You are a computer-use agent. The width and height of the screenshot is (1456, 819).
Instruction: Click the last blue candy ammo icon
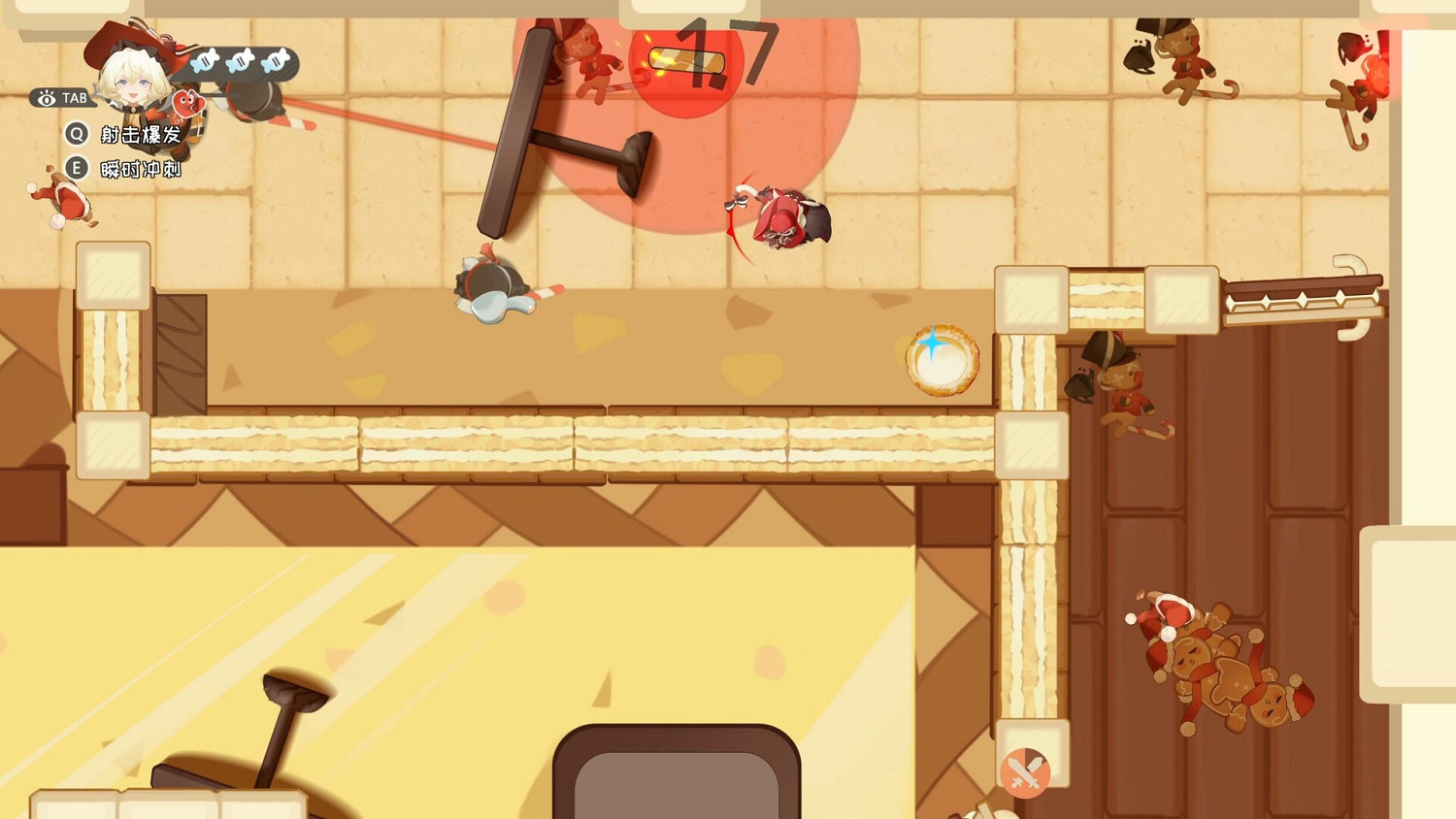pyautogui.click(x=274, y=61)
